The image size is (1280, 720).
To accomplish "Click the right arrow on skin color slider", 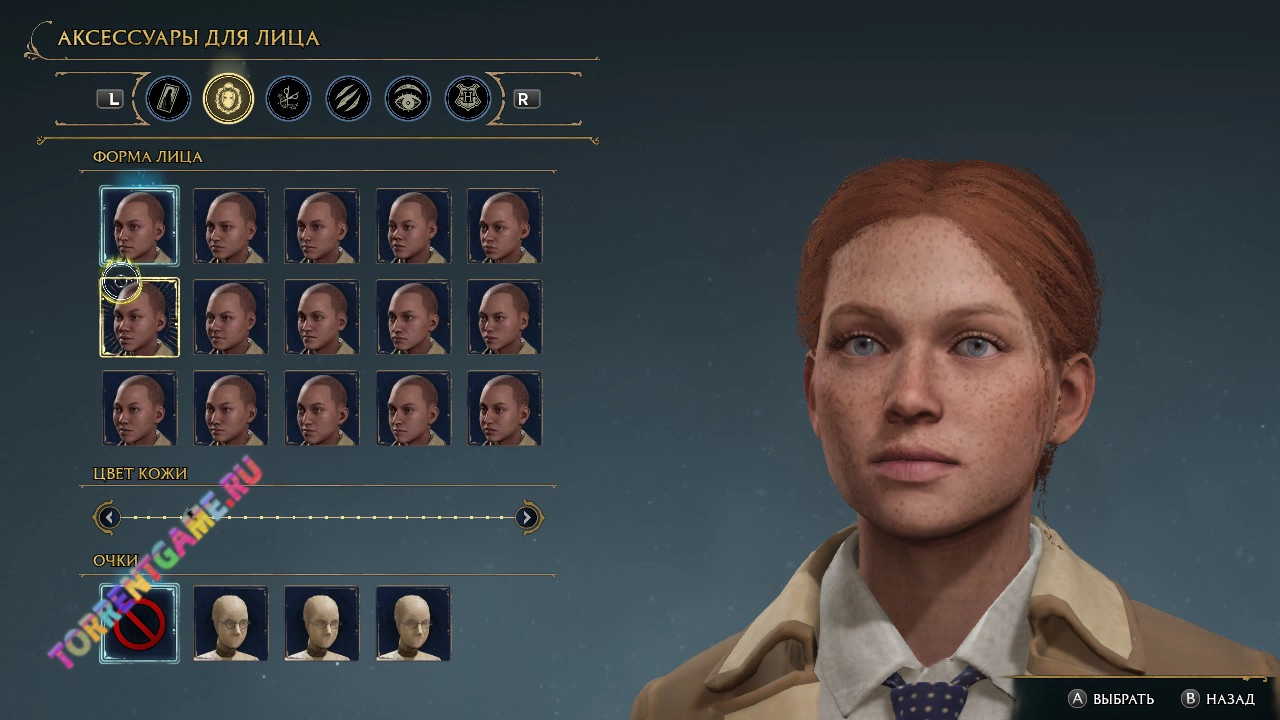I will [527, 517].
